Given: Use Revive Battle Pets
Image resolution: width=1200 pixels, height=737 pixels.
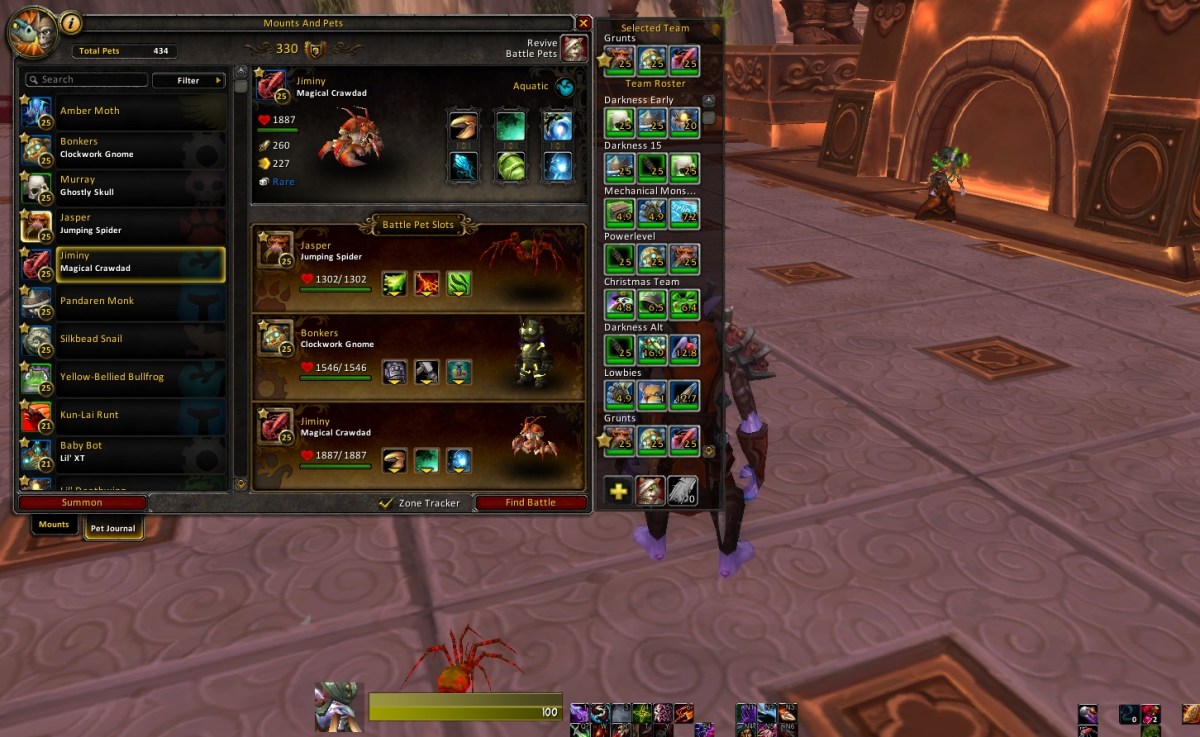Looking at the screenshot, I should [574, 48].
